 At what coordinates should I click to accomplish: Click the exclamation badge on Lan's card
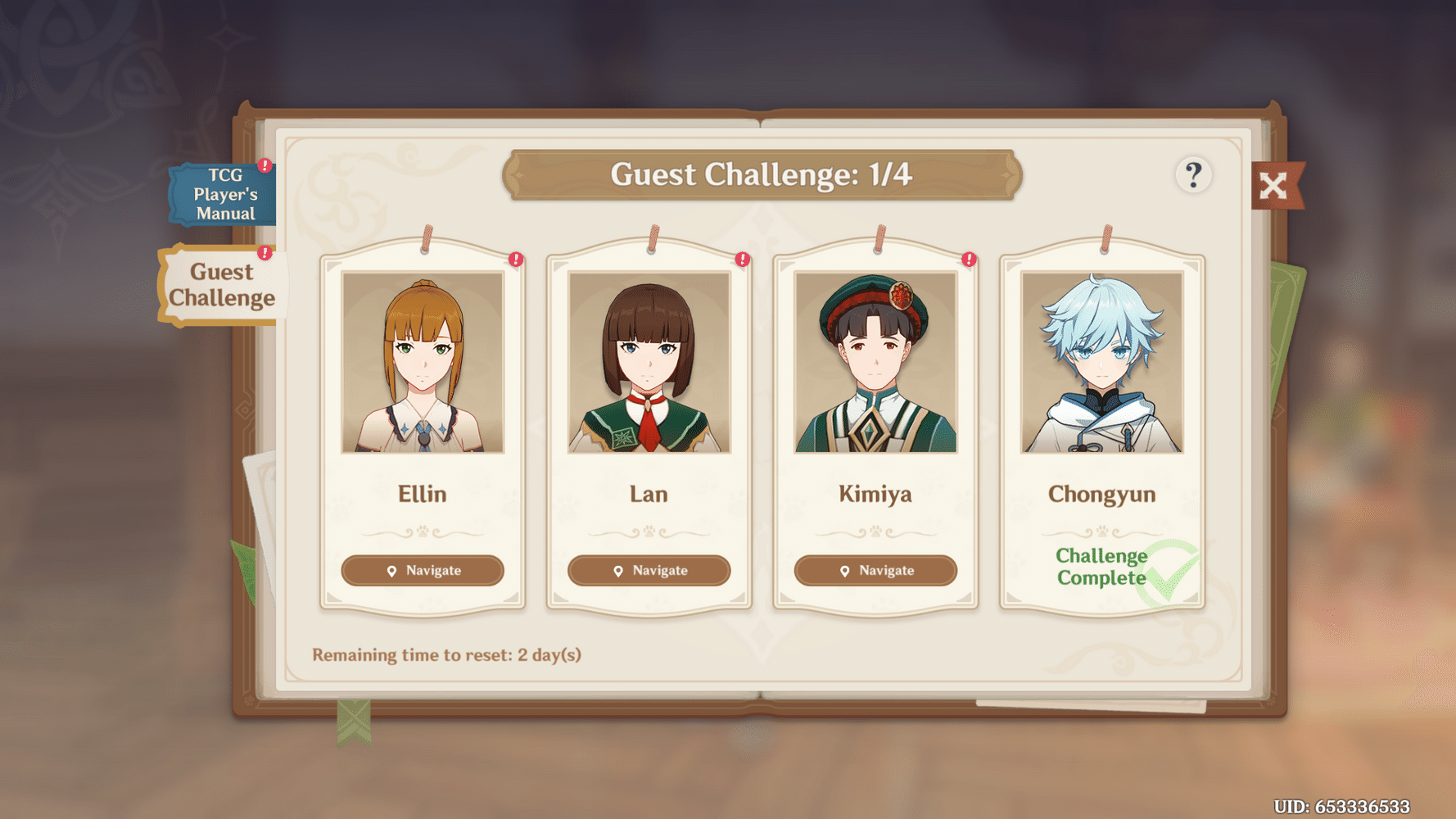[x=741, y=259]
